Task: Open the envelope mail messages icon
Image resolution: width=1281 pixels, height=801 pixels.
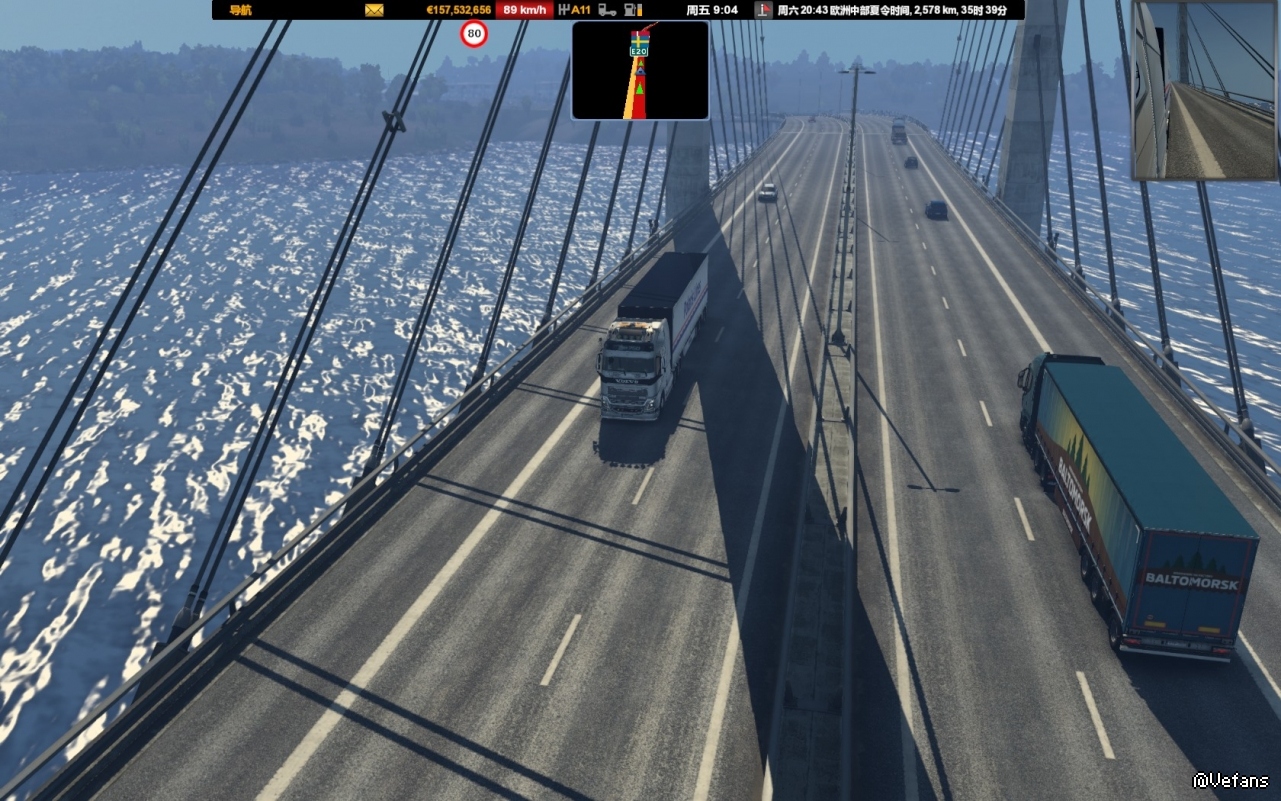Action: pyautogui.click(x=374, y=10)
